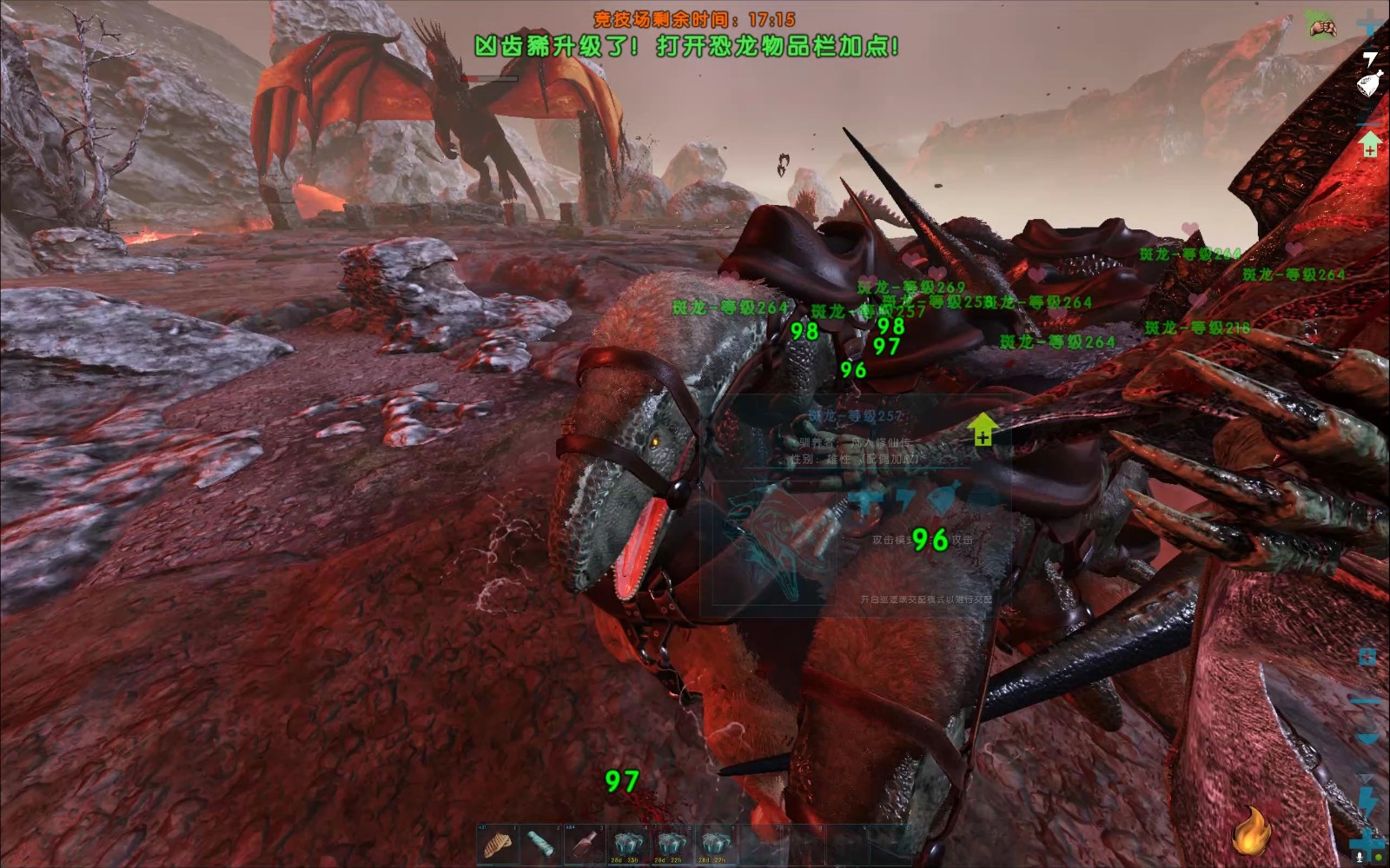Click the green level-up arrow status icon

click(x=1370, y=142)
